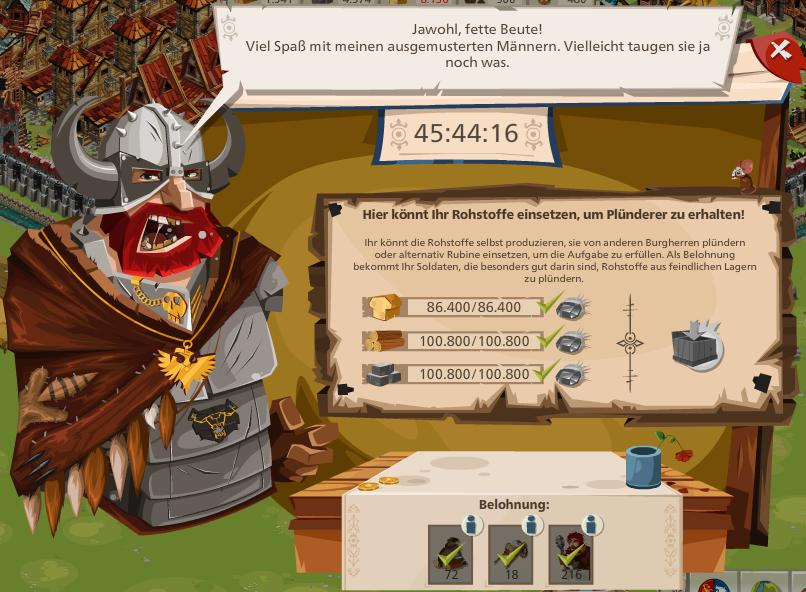
Task: Click the contribute button beside the food row
Action: [572, 307]
